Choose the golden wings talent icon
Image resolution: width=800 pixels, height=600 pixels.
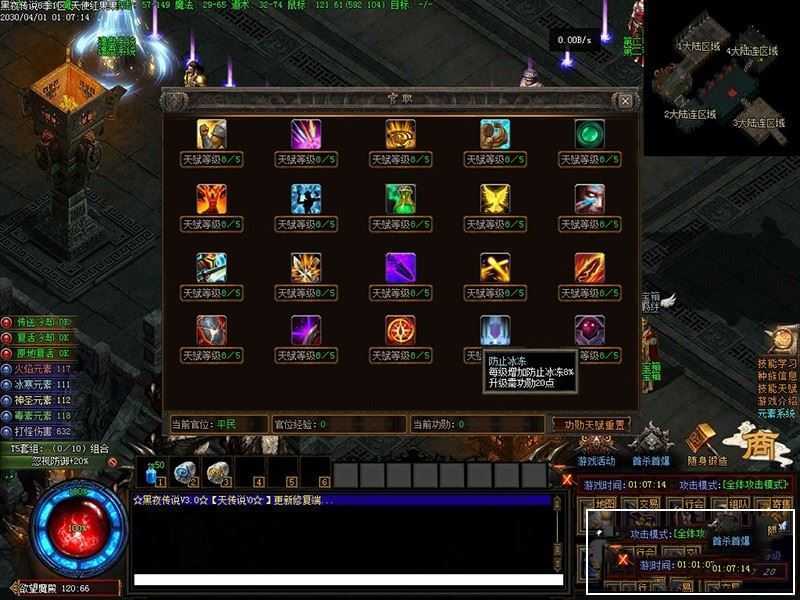[495, 199]
